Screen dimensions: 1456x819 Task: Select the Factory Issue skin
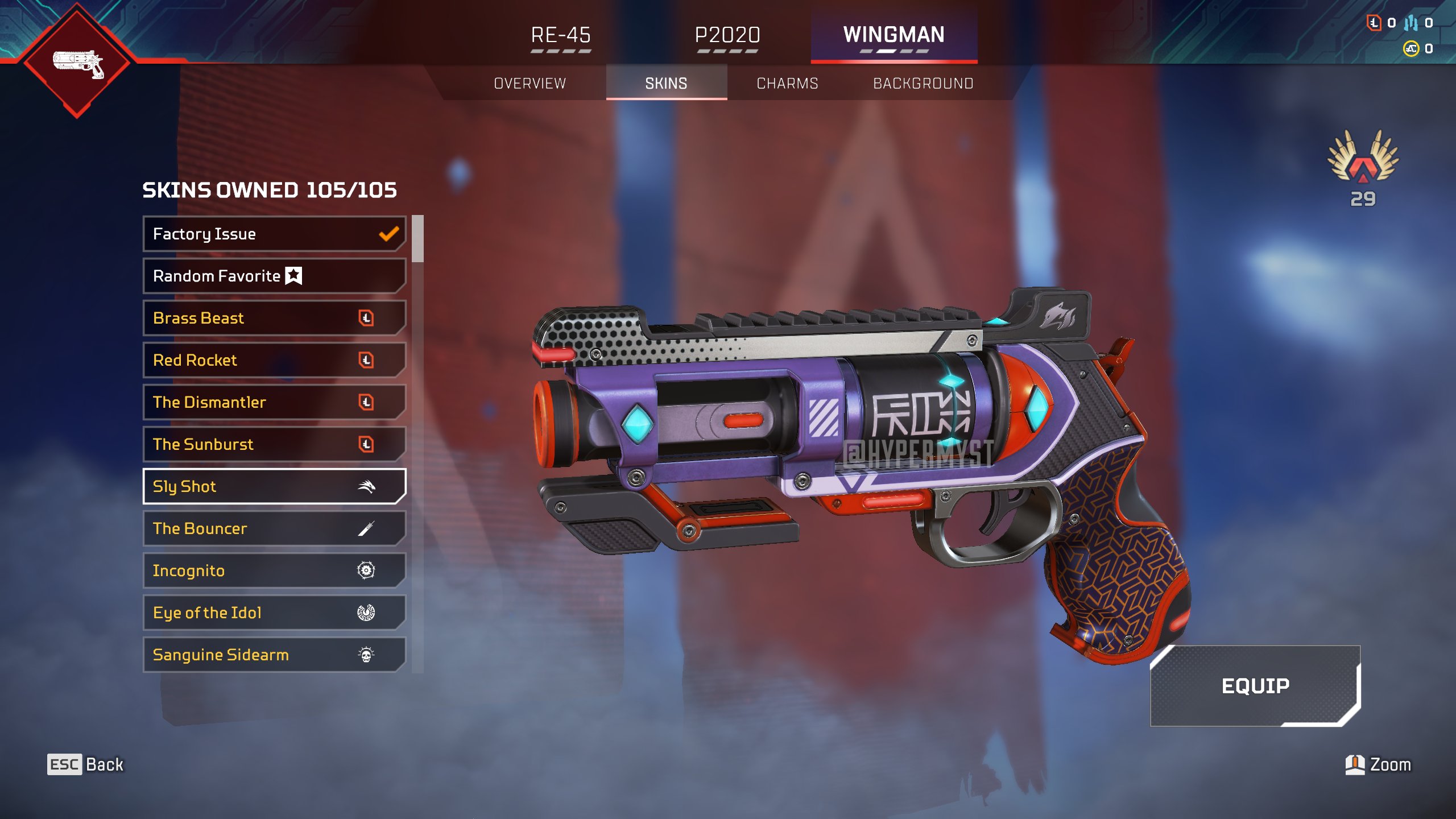pos(274,234)
